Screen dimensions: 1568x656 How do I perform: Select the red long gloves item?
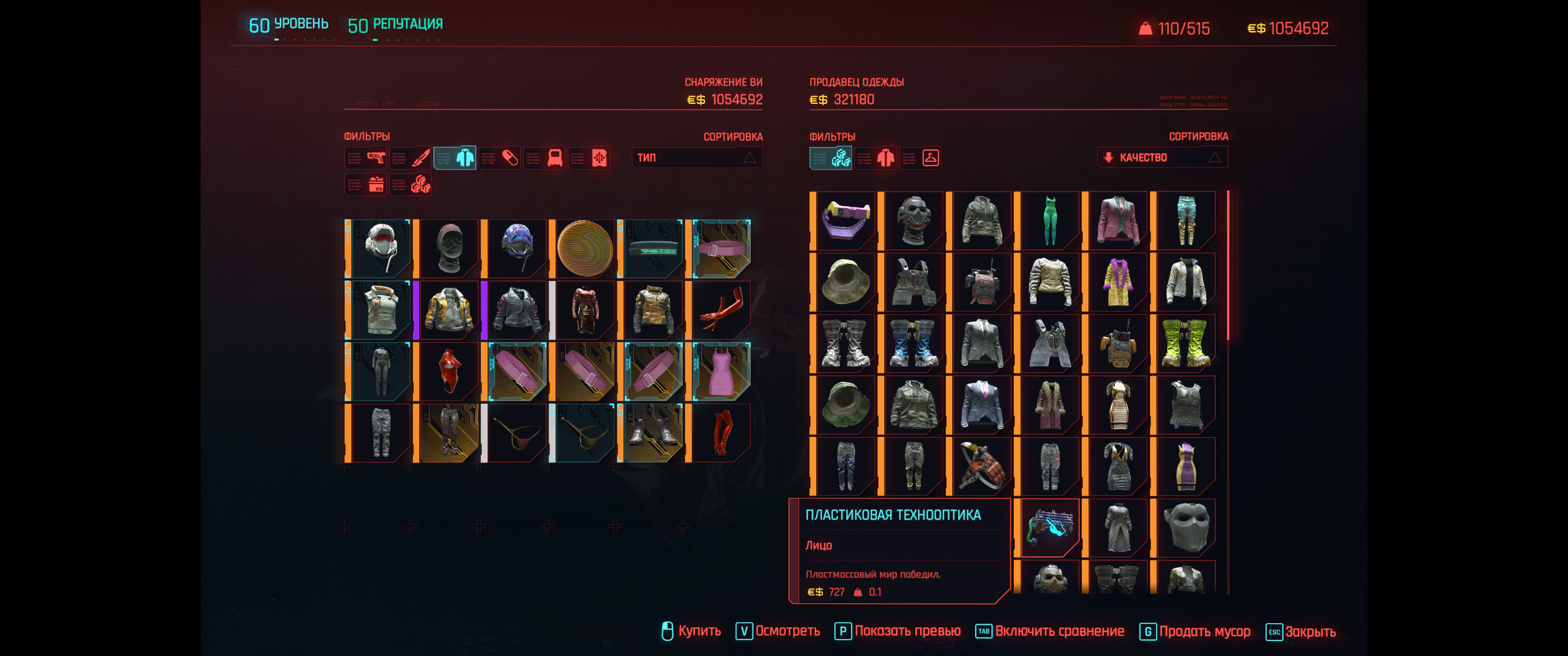(x=721, y=310)
